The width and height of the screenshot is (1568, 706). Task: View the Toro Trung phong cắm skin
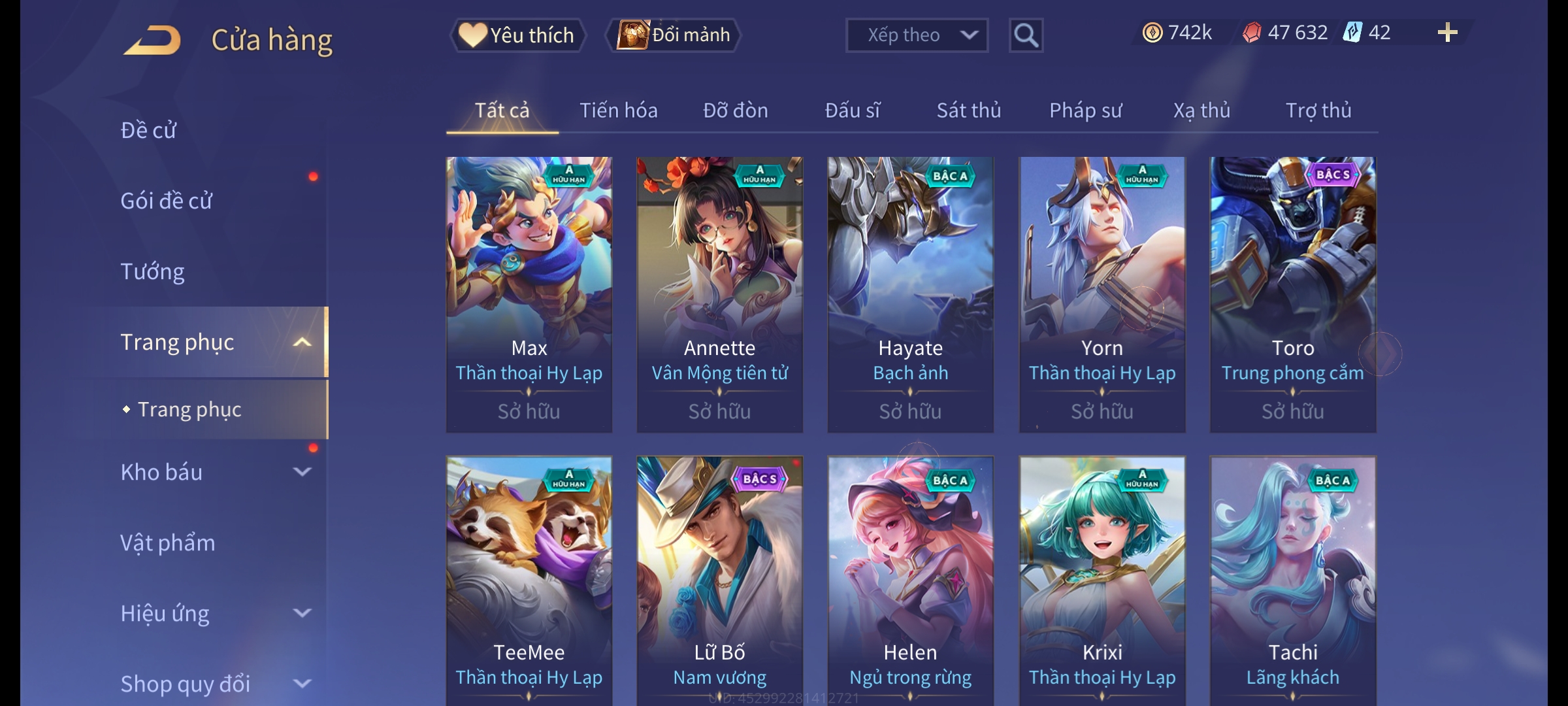click(x=1292, y=294)
